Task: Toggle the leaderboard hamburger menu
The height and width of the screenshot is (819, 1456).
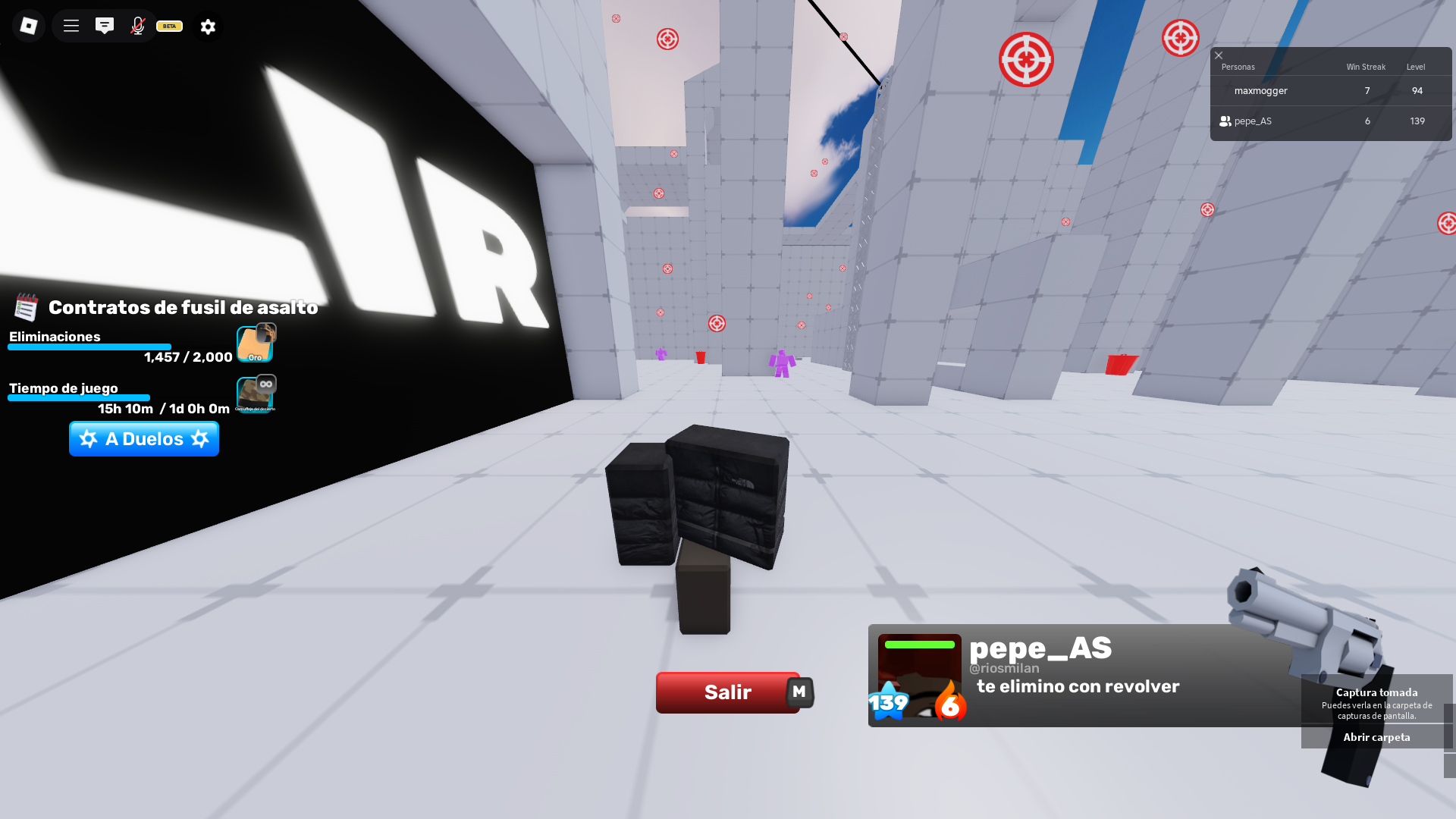Action: [70, 26]
